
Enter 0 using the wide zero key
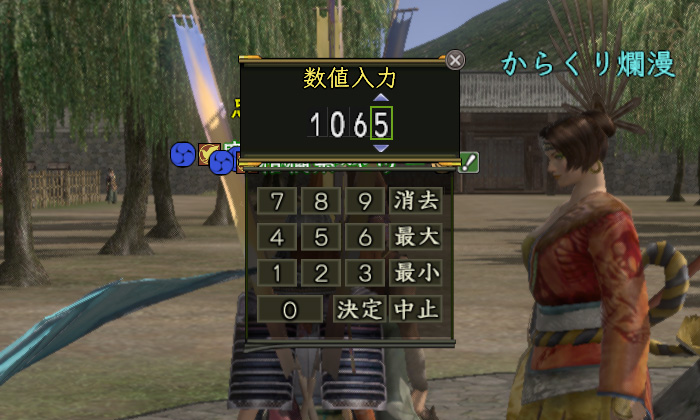tap(290, 309)
